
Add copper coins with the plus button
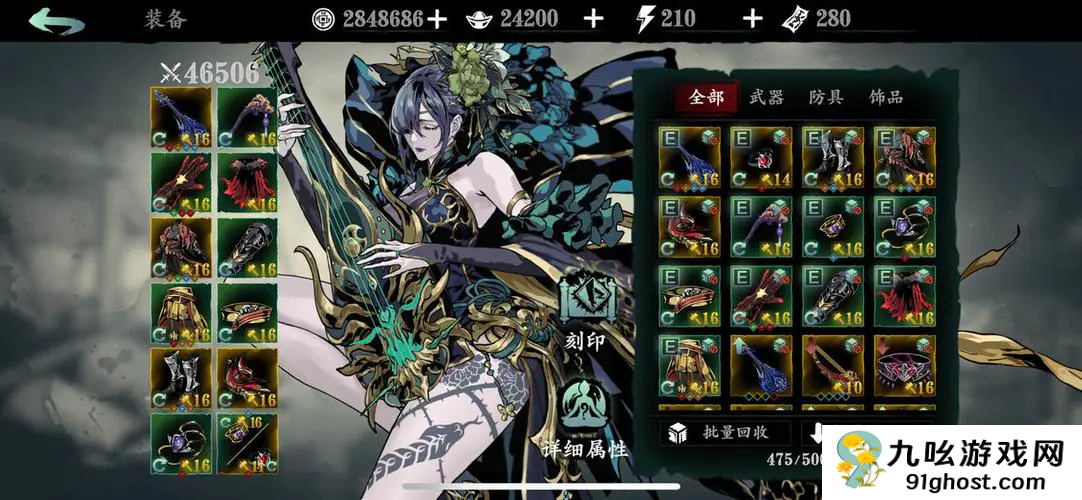point(437,18)
